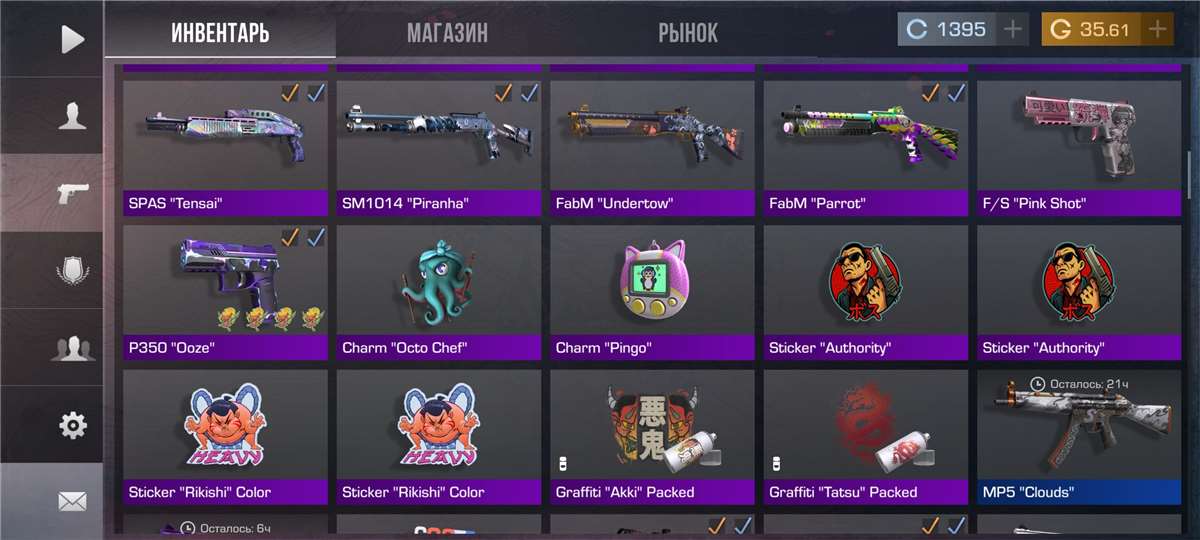Open the clan shield emblem icon
The height and width of the screenshot is (540, 1200).
coord(72,270)
